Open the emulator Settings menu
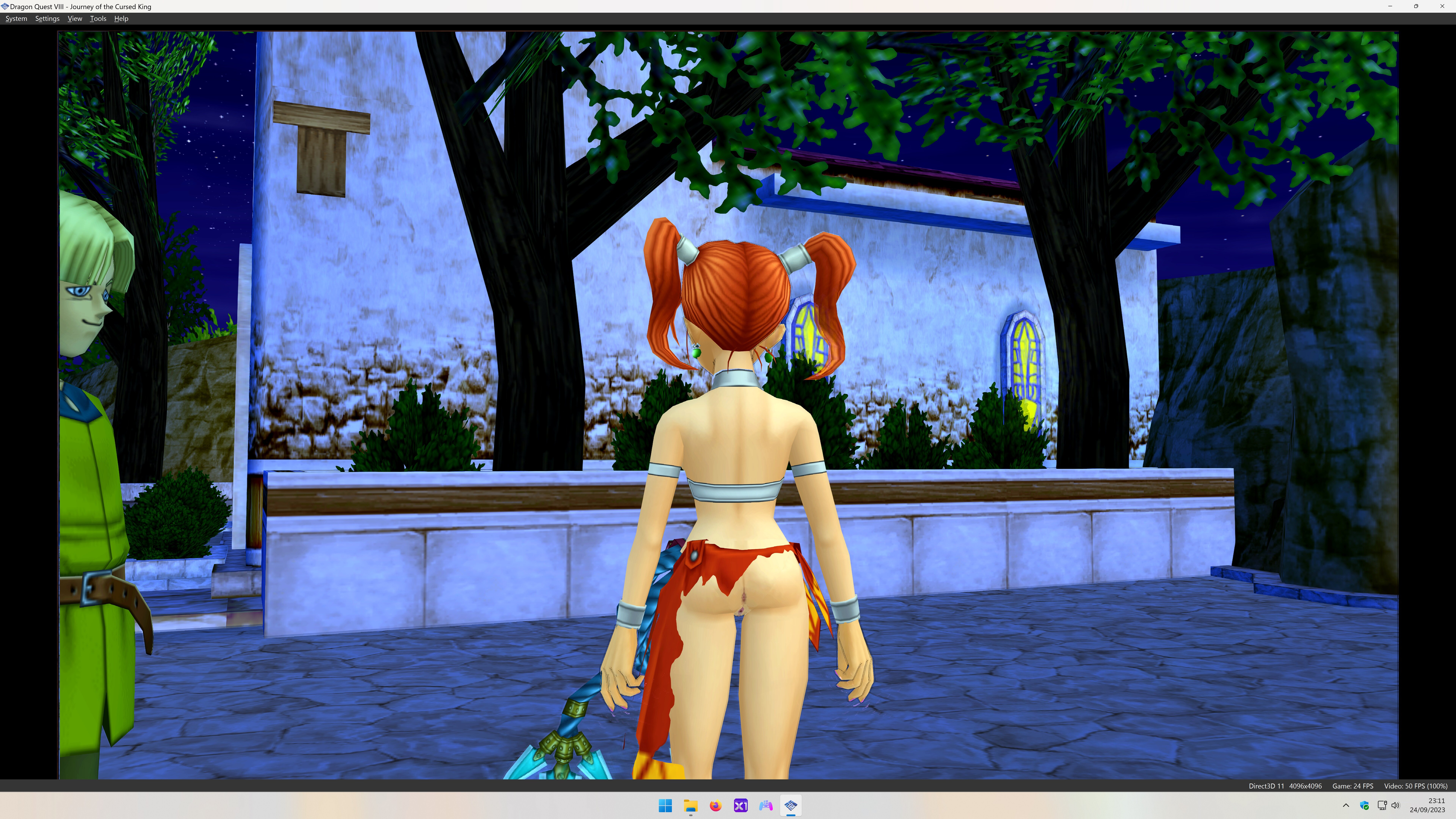Screen dimensions: 1456x819 click(47, 19)
